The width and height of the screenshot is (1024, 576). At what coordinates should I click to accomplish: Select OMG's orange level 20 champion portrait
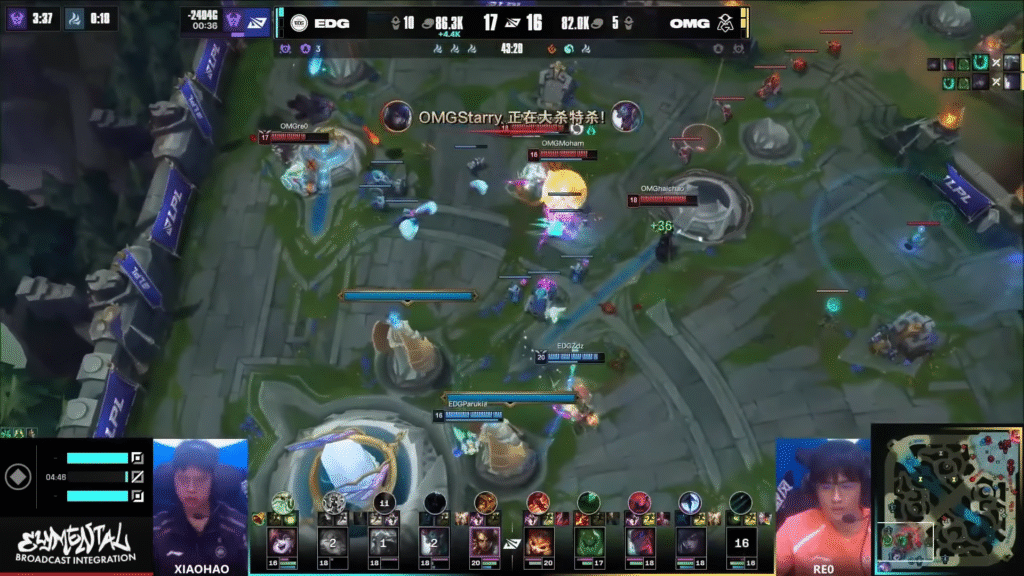[x=538, y=541]
